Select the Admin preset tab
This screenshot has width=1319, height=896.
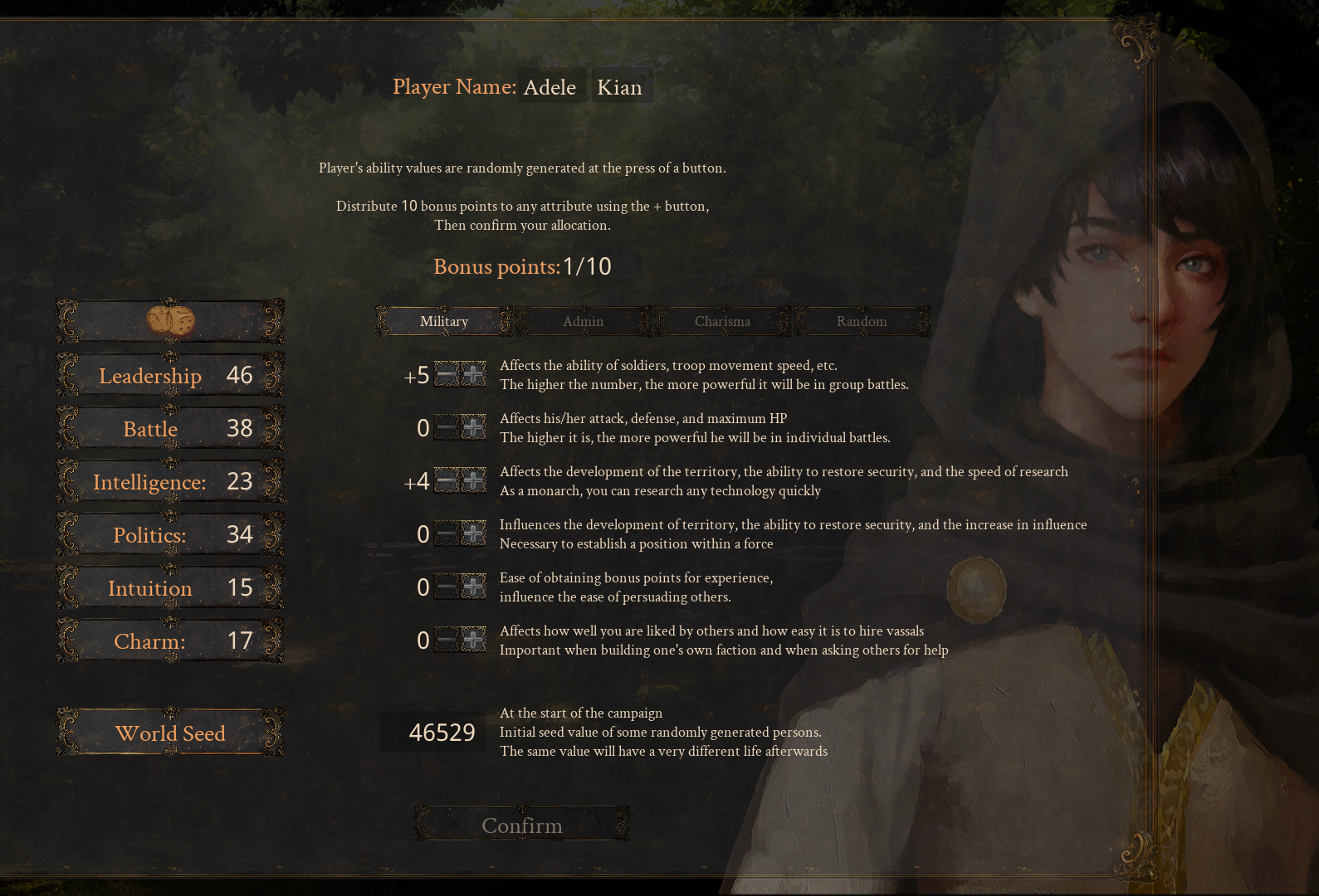(x=583, y=322)
